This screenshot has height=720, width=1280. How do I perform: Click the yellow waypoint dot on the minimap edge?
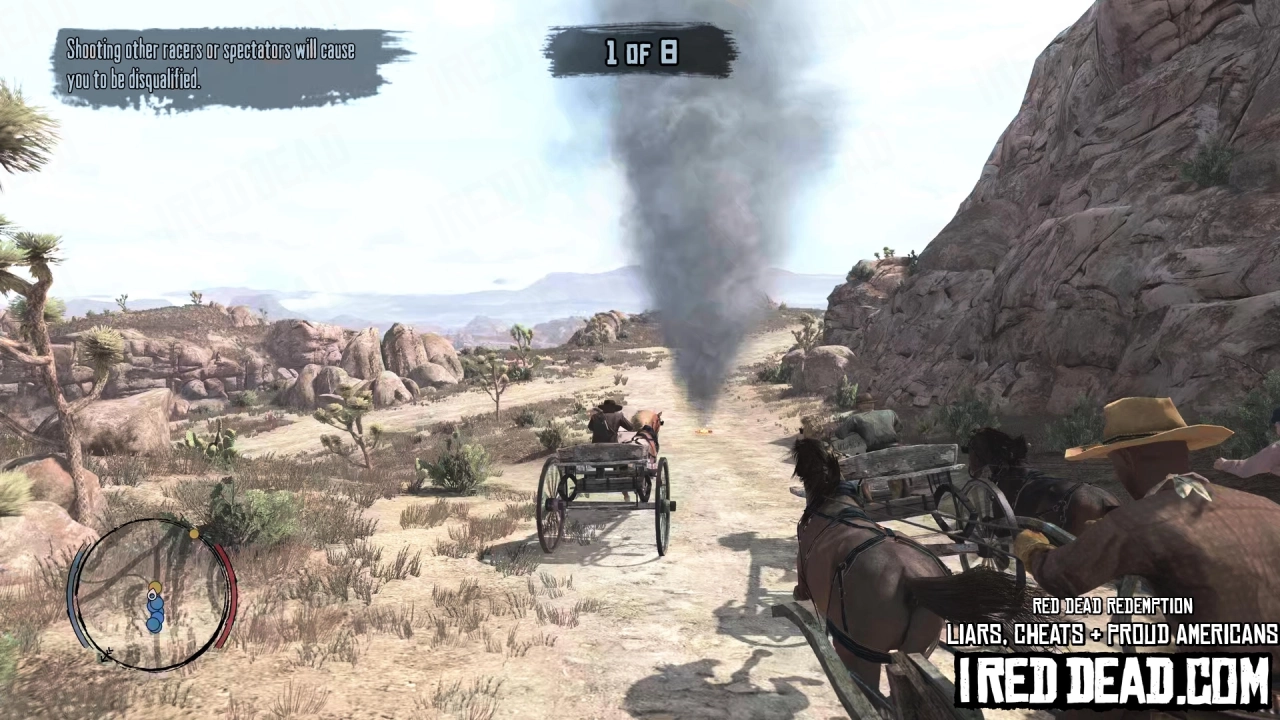194,534
